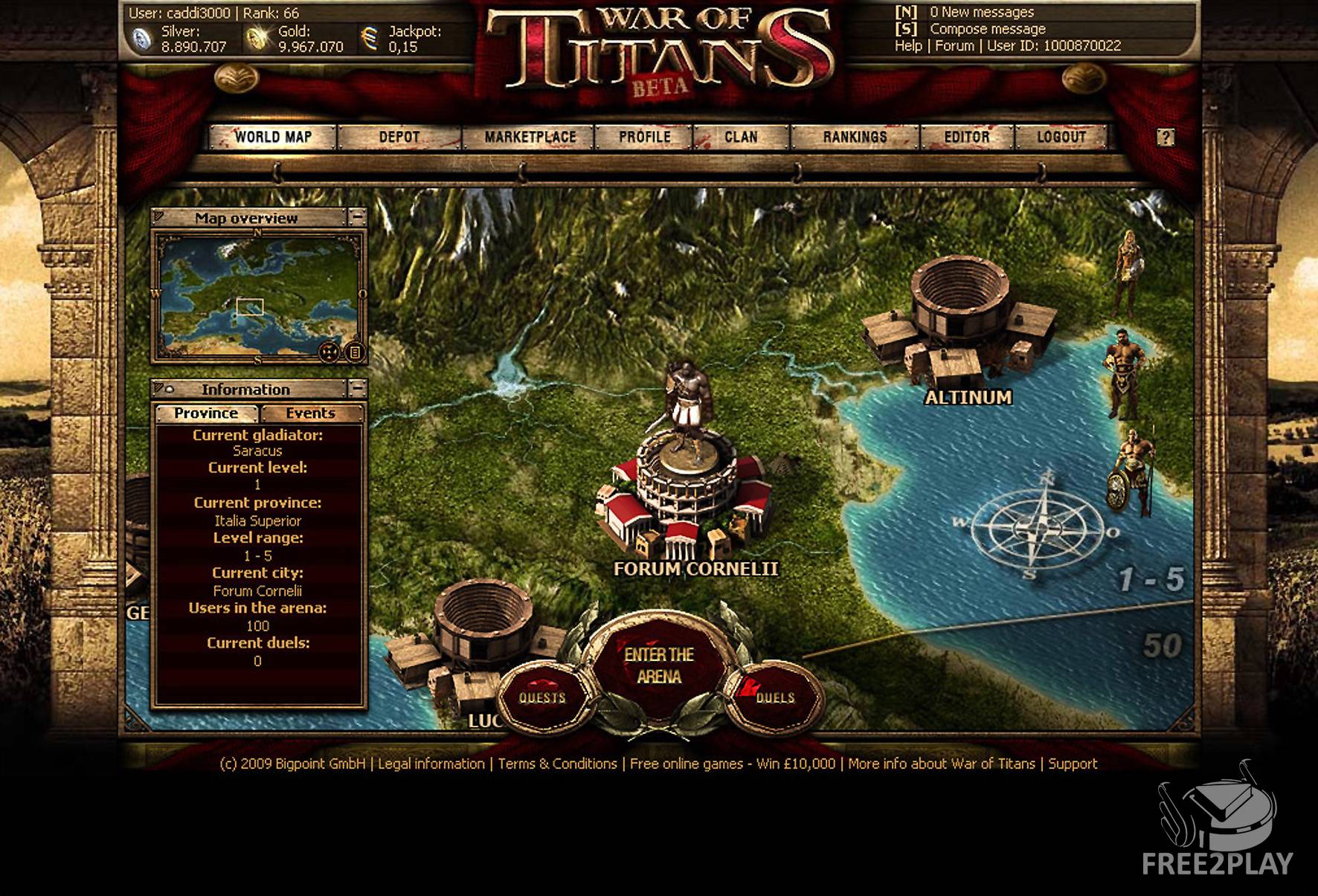Open the Terms & Conditions link

coord(557,764)
